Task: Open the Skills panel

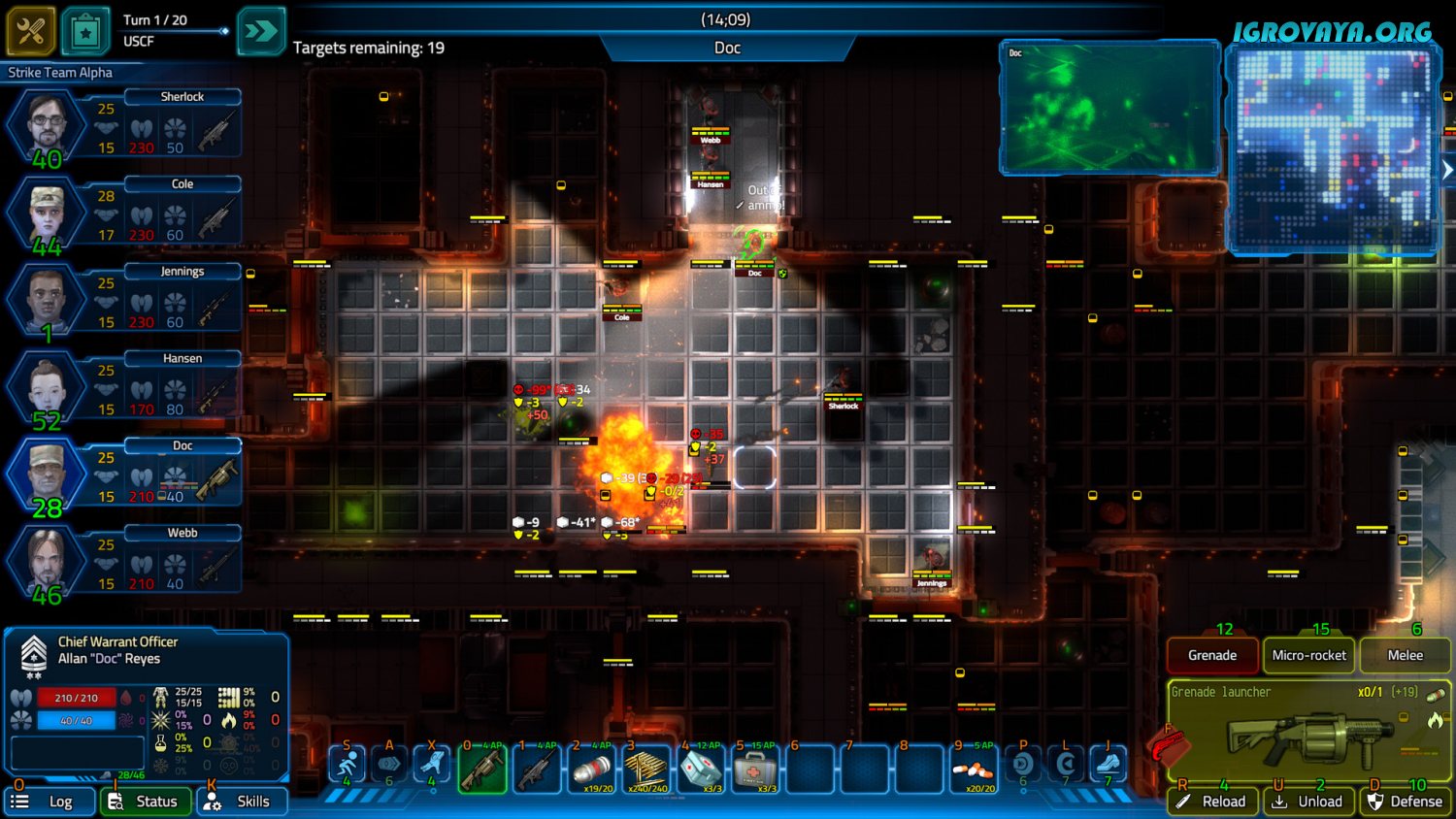Action: (242, 802)
